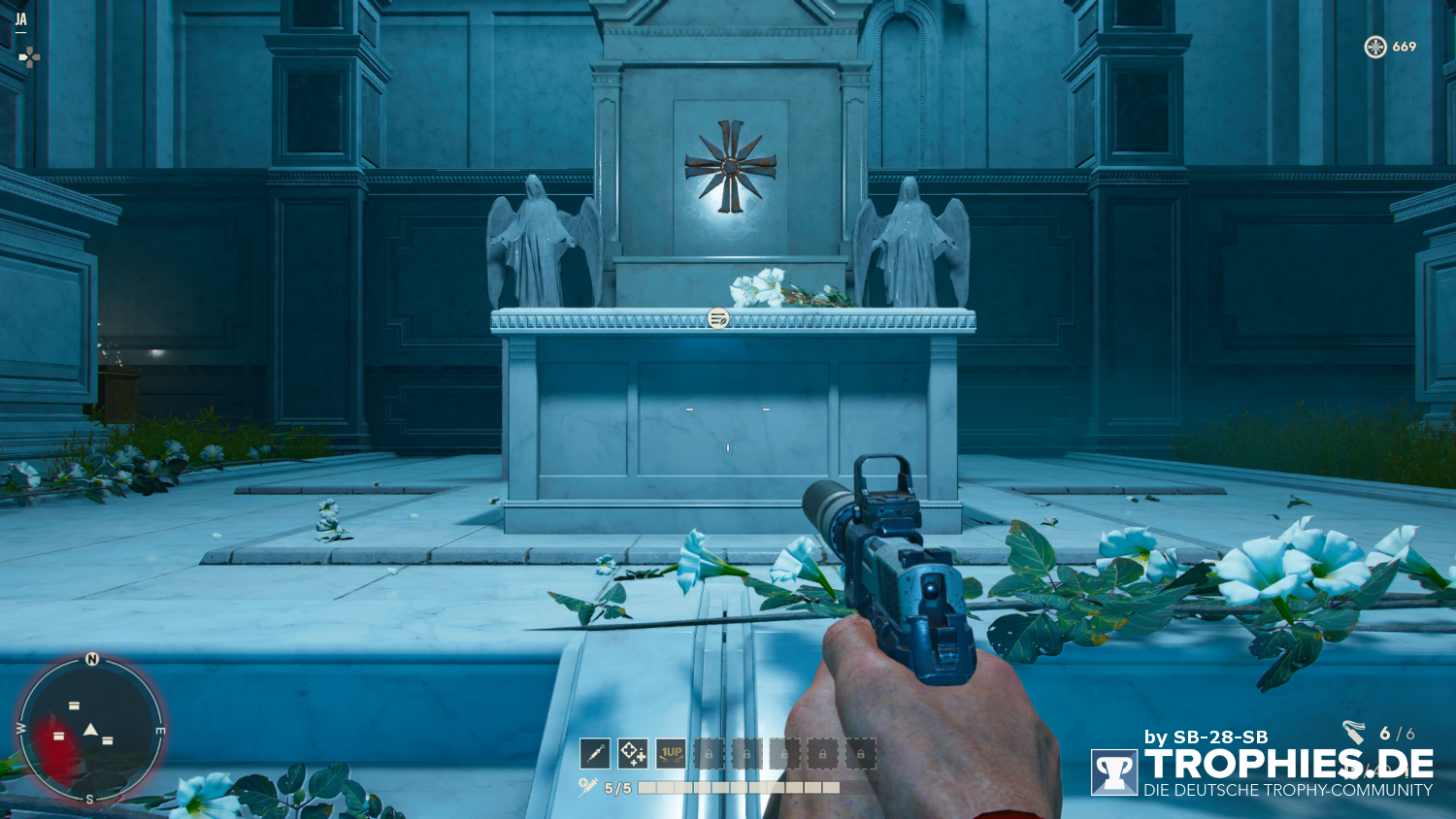Expand the minimap compass view
Image resolution: width=1456 pixels, height=819 pixels.
(89, 730)
